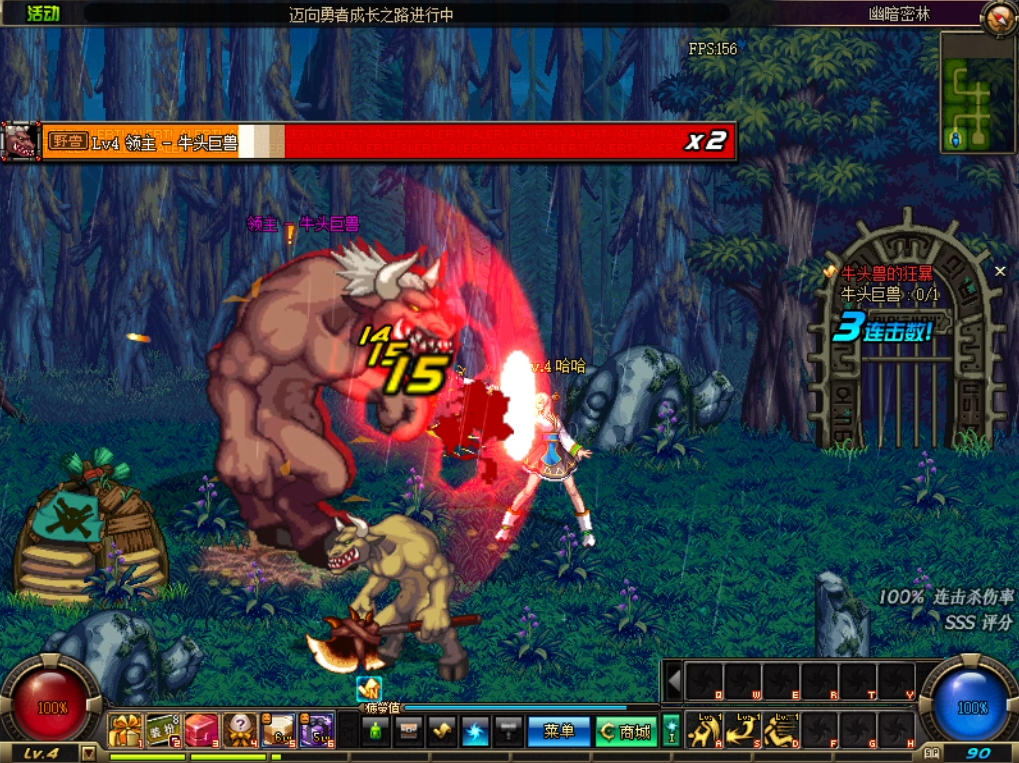
Task: Open the 菜单 menu button
Action: (559, 732)
